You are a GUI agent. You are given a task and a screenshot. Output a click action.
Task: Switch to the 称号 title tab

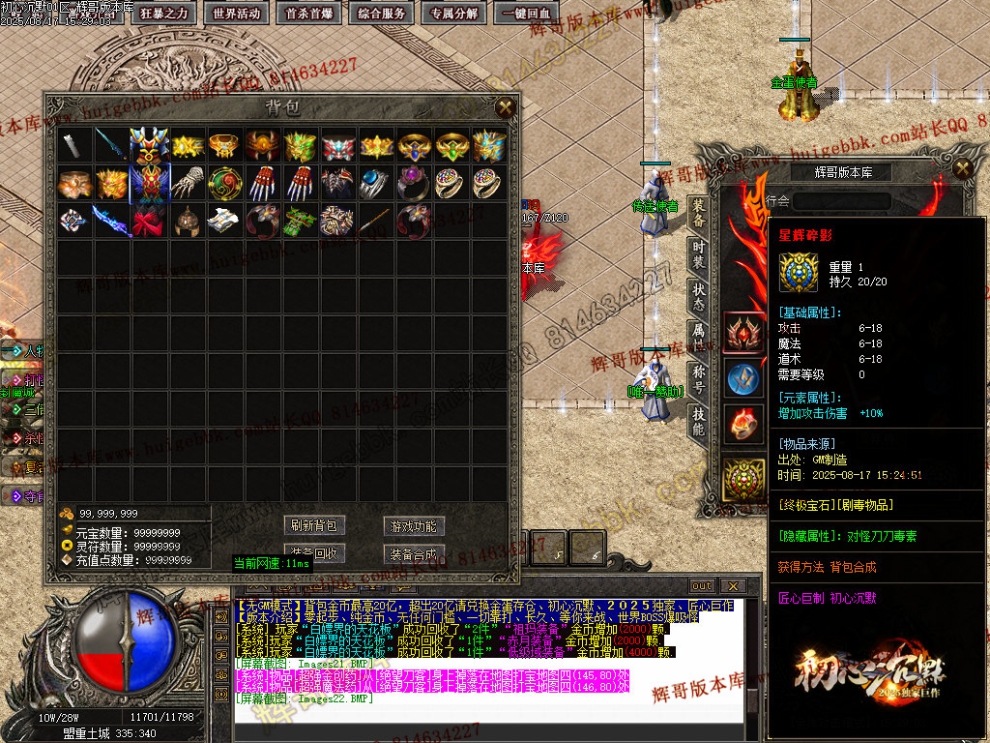[x=699, y=379]
